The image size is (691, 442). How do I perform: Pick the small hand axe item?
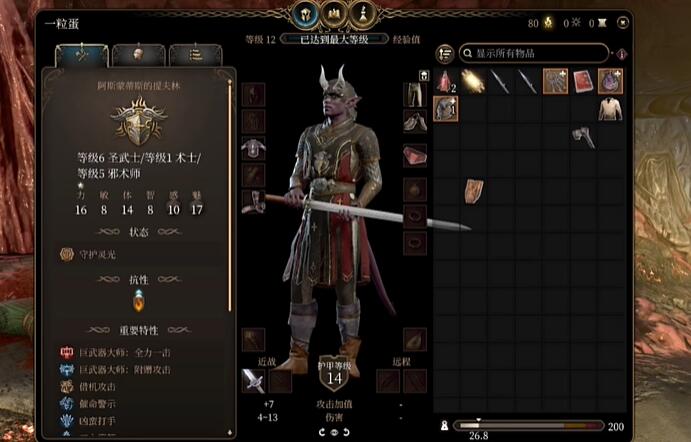pos(584,136)
